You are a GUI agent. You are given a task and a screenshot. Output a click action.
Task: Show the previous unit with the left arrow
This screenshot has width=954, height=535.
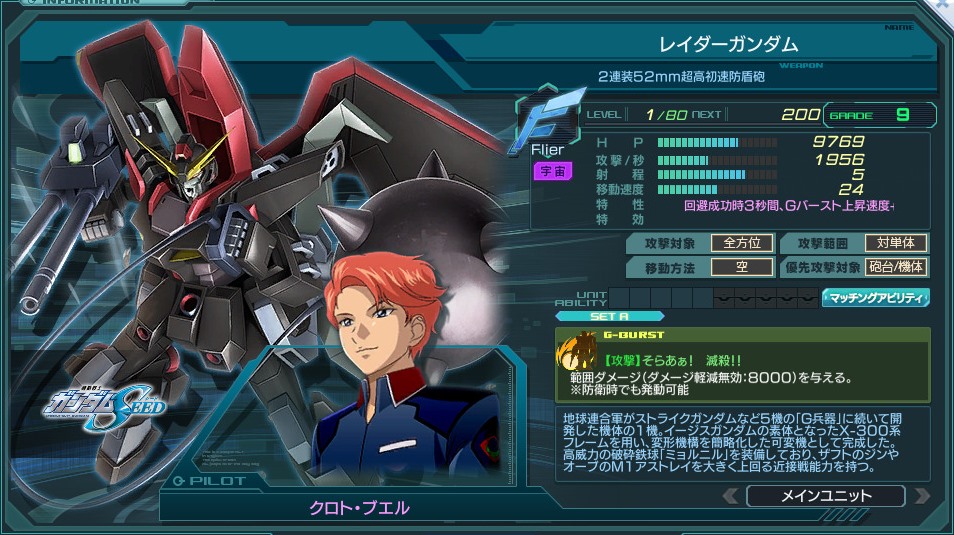[x=731, y=496]
